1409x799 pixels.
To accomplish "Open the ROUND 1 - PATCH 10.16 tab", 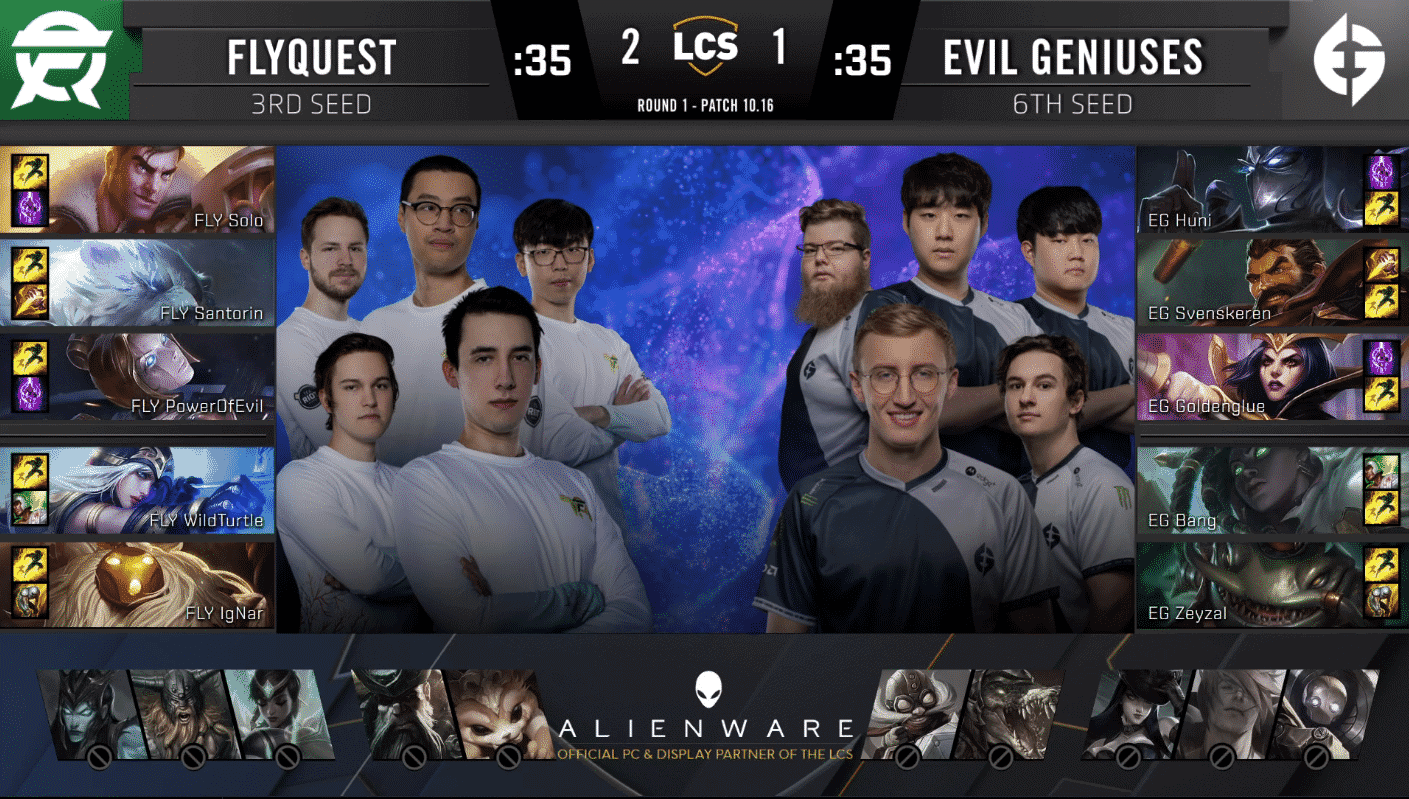I will click(x=704, y=103).
